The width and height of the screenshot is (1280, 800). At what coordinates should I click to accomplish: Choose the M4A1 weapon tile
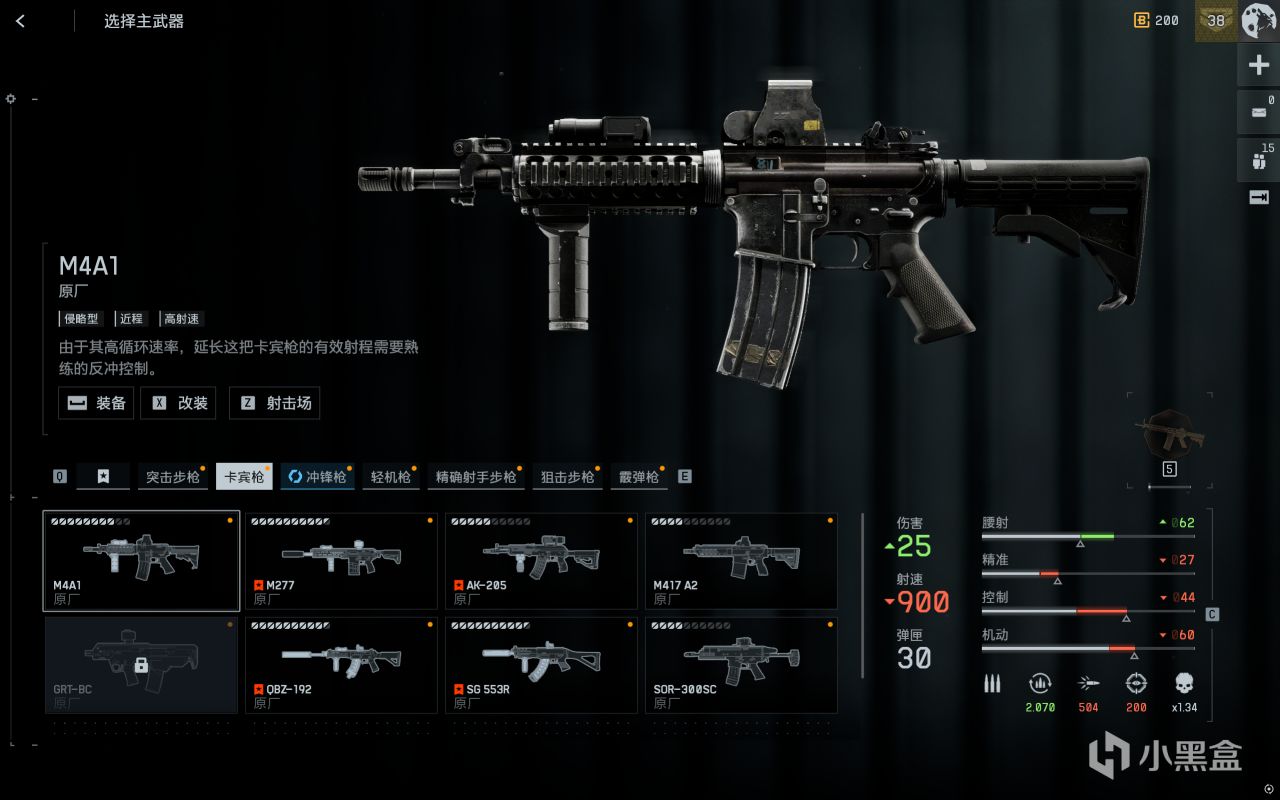pos(141,560)
